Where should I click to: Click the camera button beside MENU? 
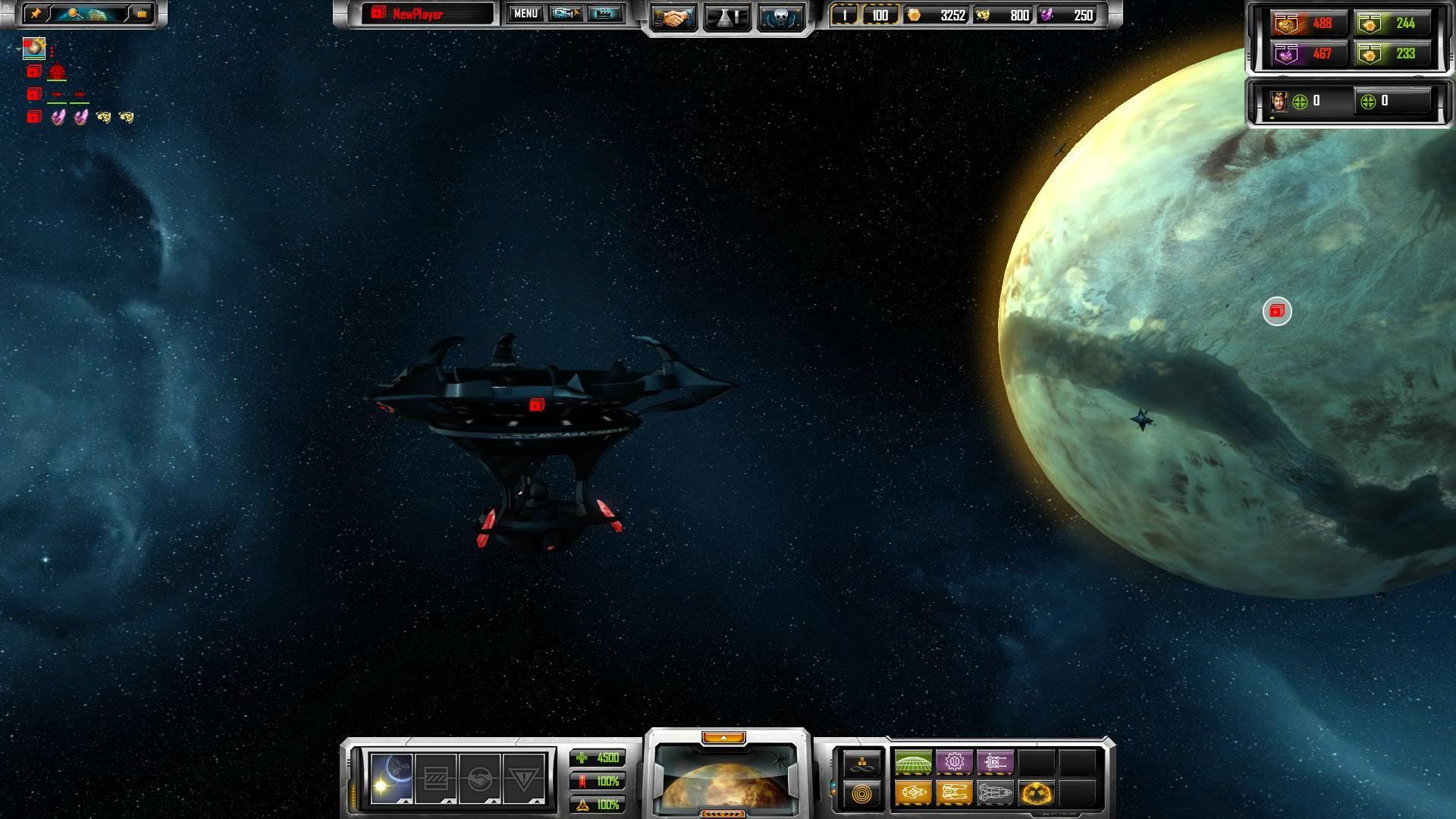pos(565,14)
